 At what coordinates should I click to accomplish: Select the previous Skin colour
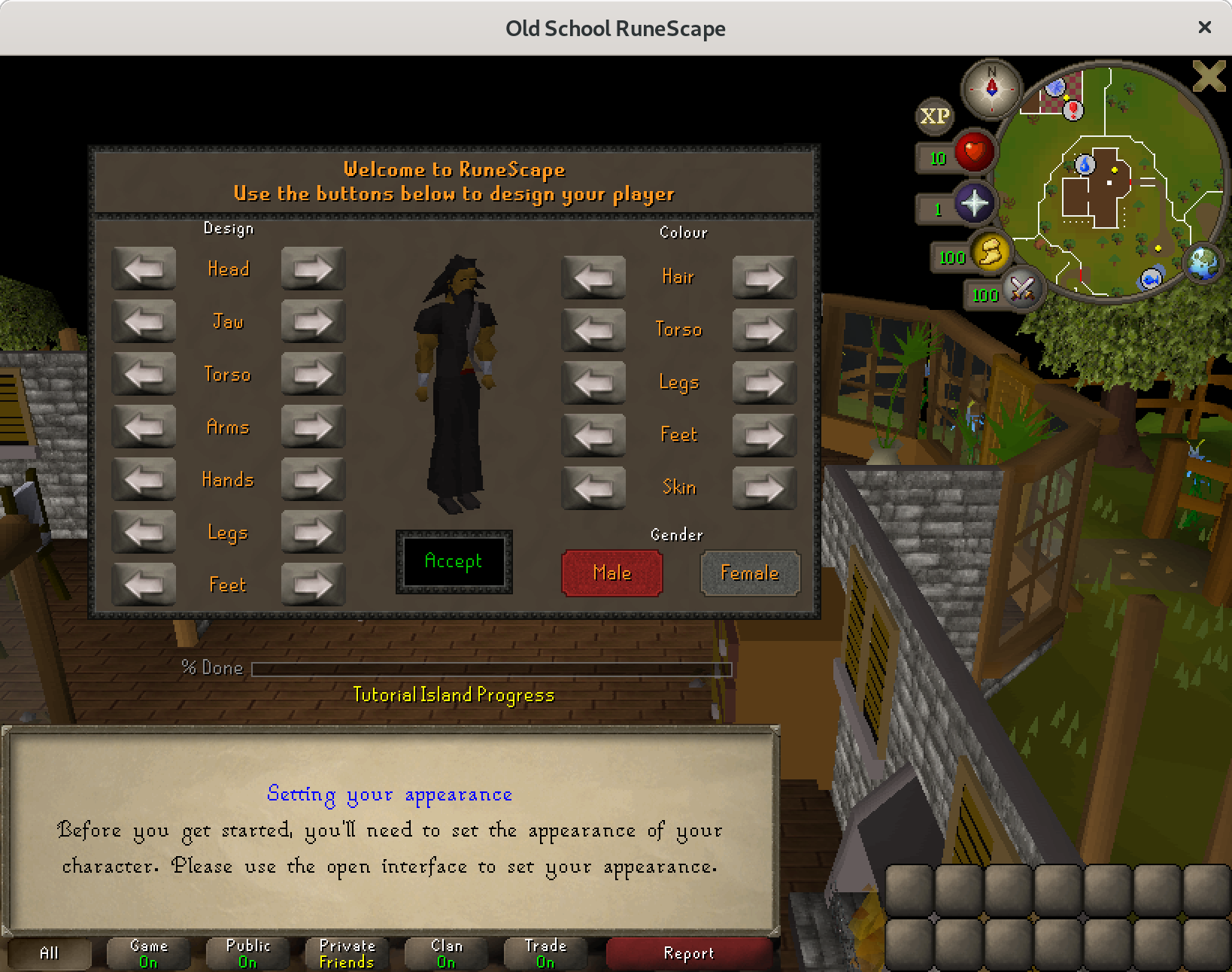pyautogui.click(x=593, y=488)
